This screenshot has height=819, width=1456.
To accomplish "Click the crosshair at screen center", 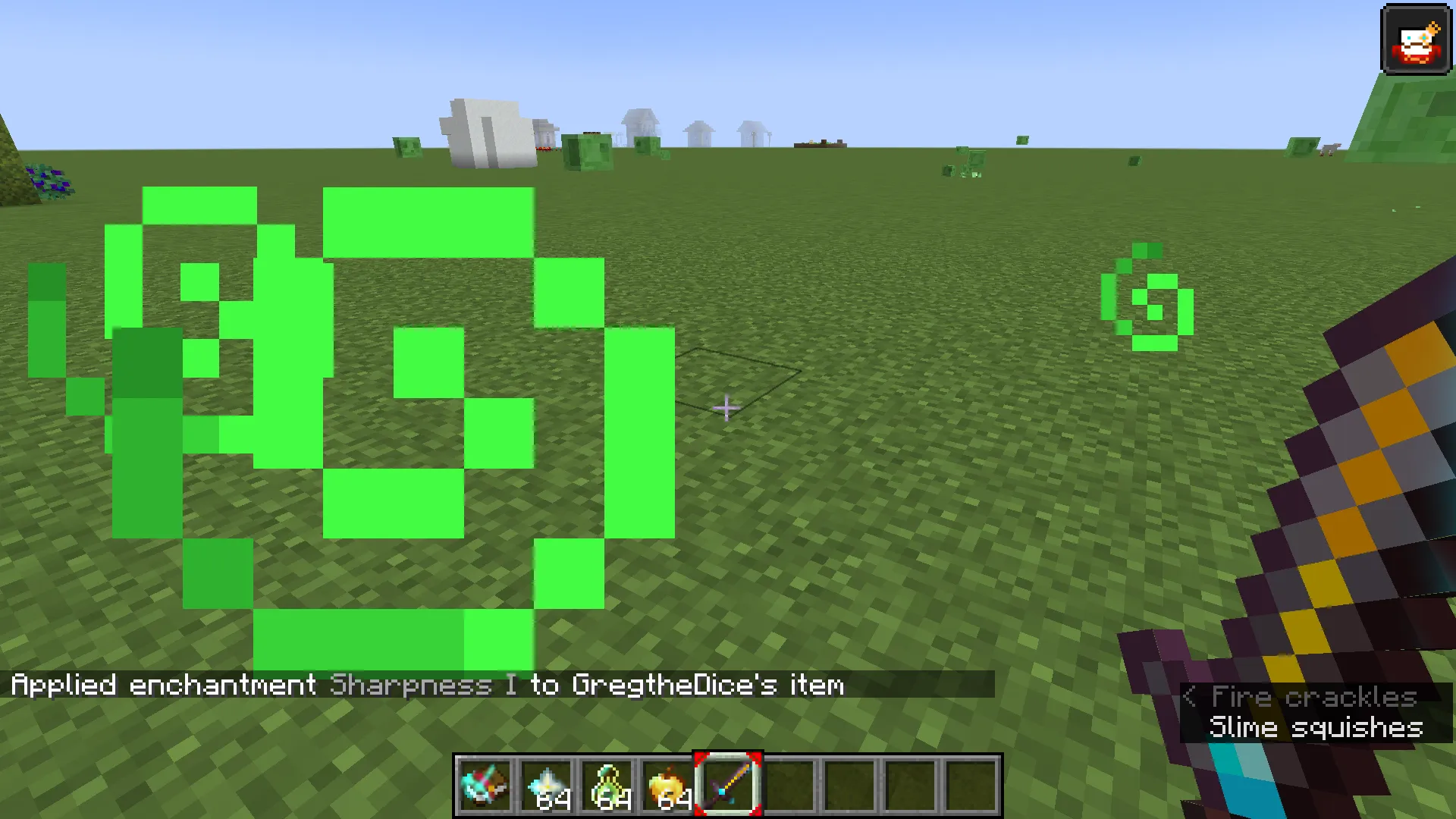I will [726, 408].
